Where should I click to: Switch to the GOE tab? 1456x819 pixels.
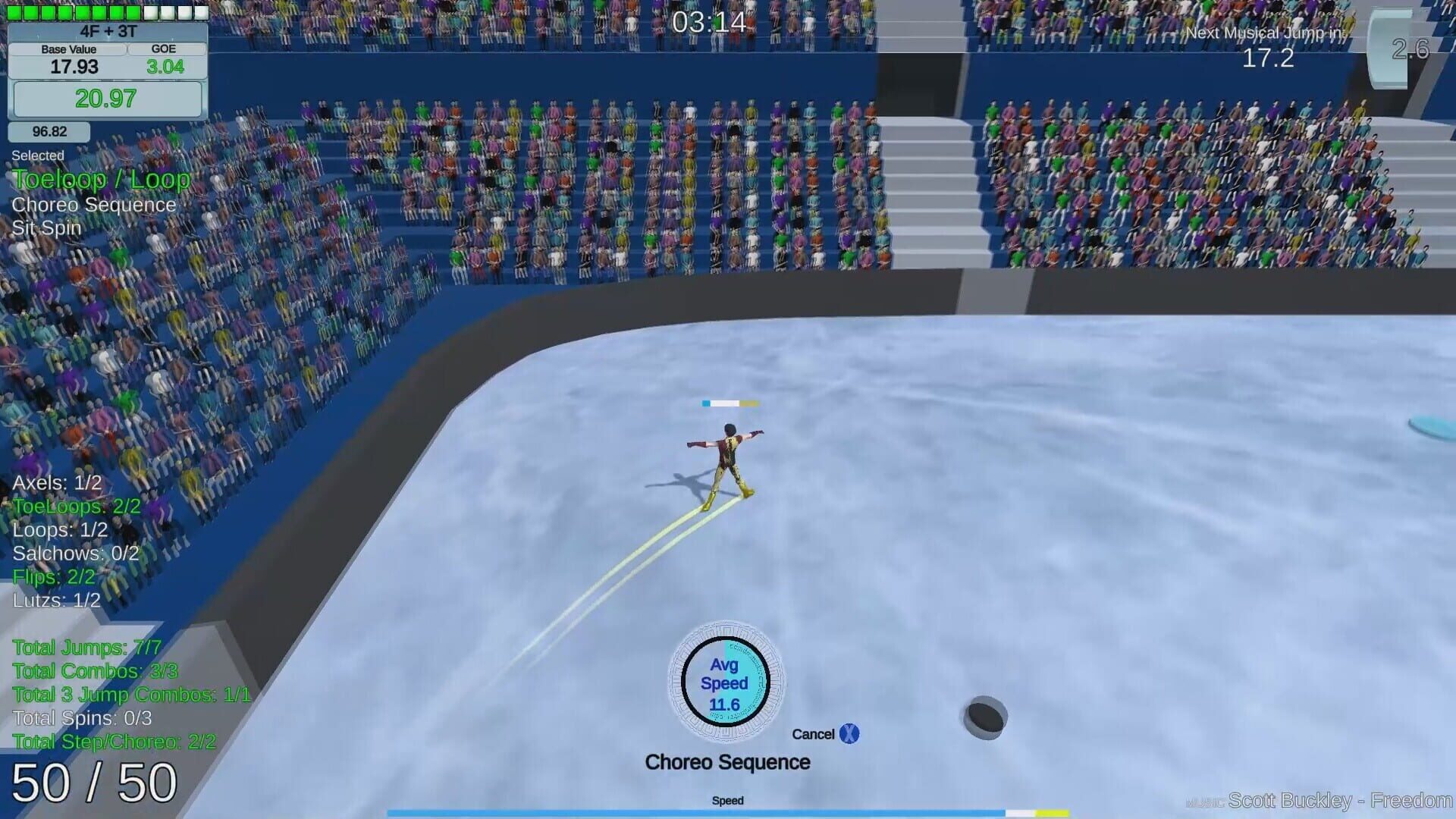pyautogui.click(x=165, y=49)
